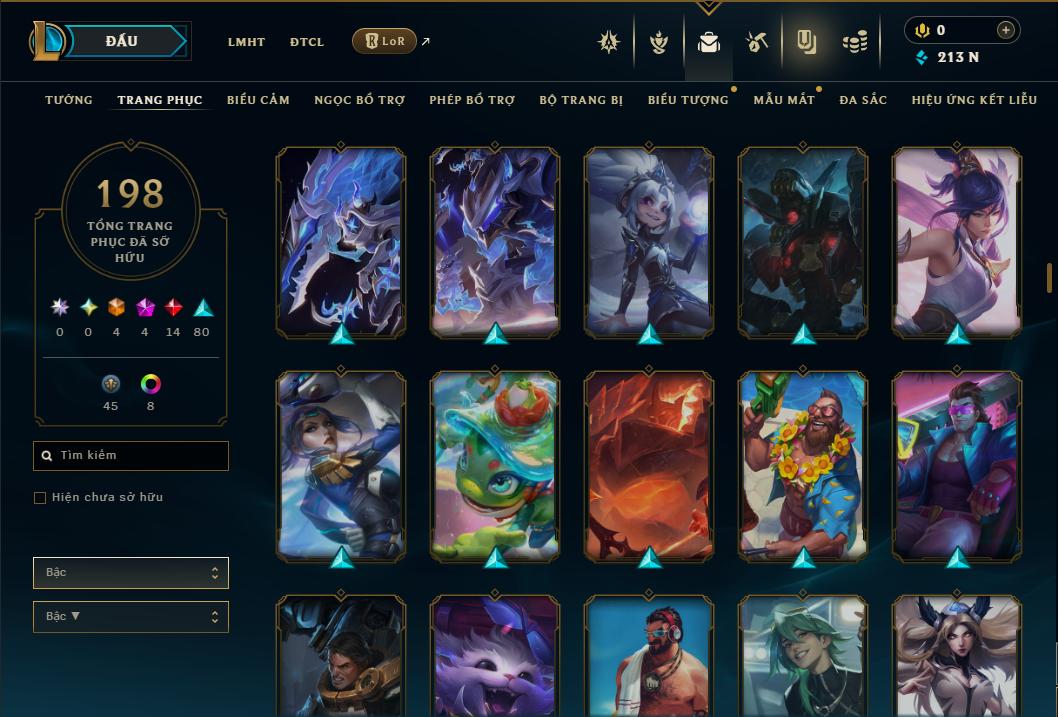Switch to the ĐA SẮC tab
The width and height of the screenshot is (1058, 717).
coord(863,100)
